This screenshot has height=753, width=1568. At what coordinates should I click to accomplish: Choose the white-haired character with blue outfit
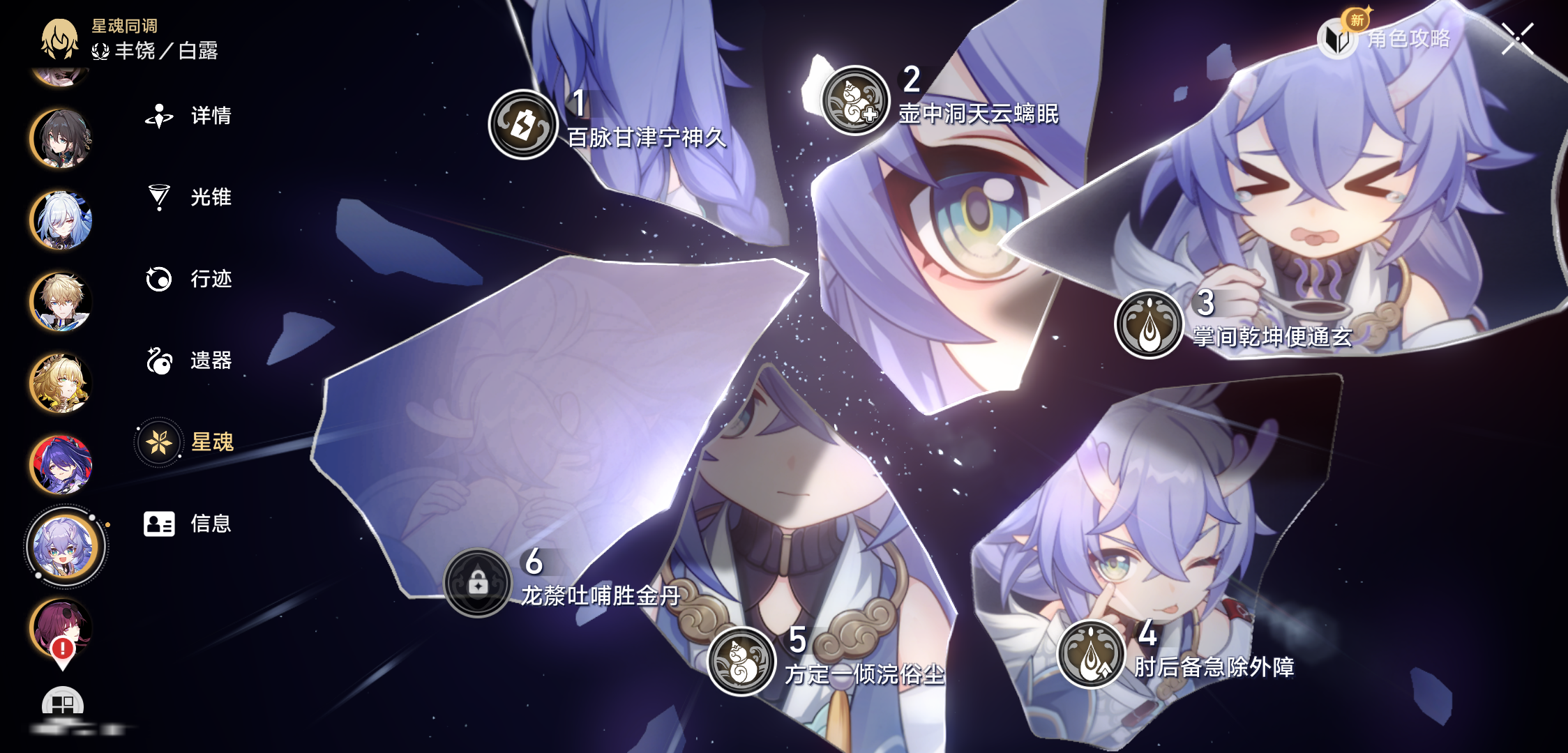click(x=61, y=220)
